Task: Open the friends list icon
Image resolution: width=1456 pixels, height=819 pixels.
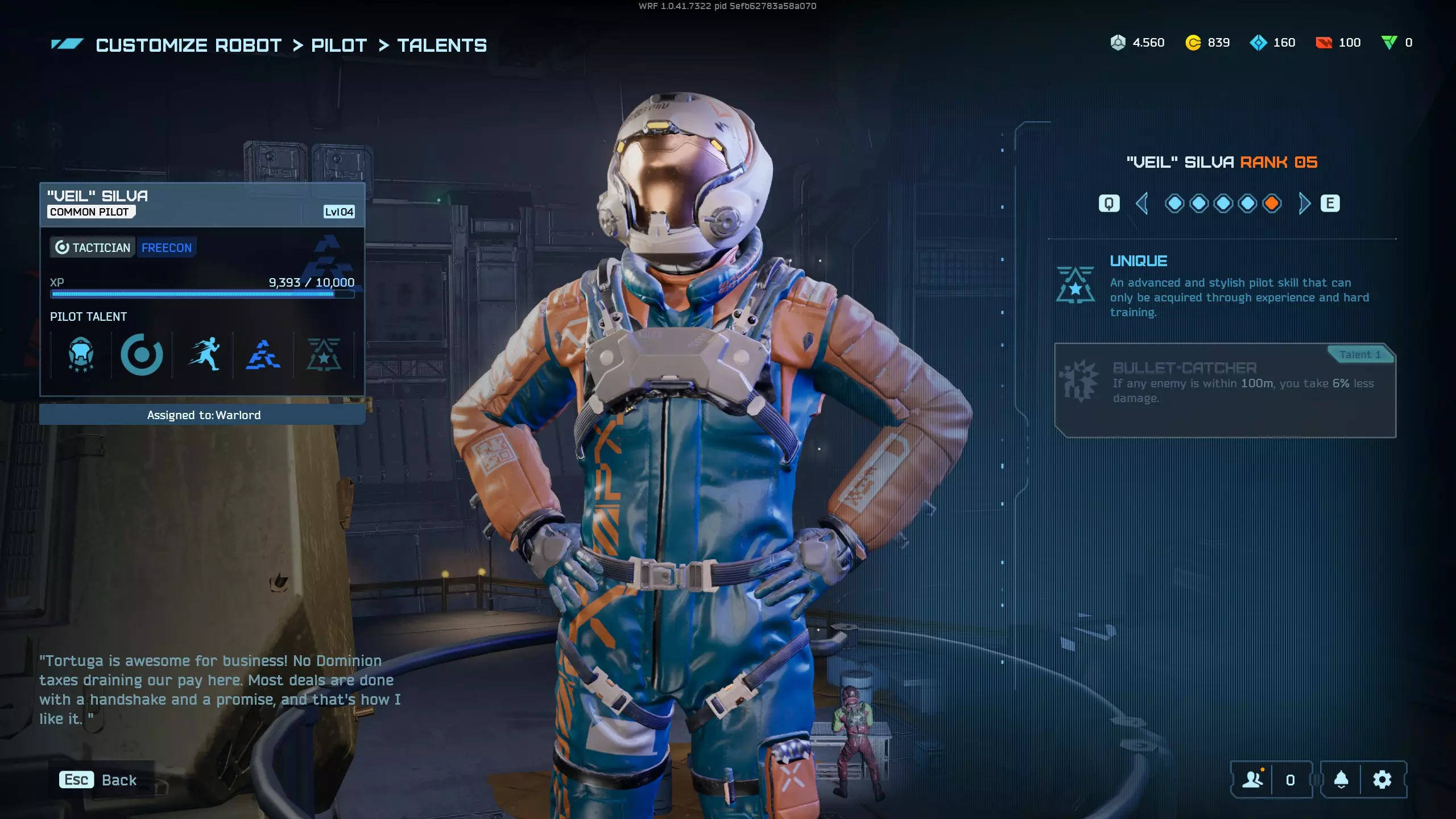Action: coord(1252,780)
